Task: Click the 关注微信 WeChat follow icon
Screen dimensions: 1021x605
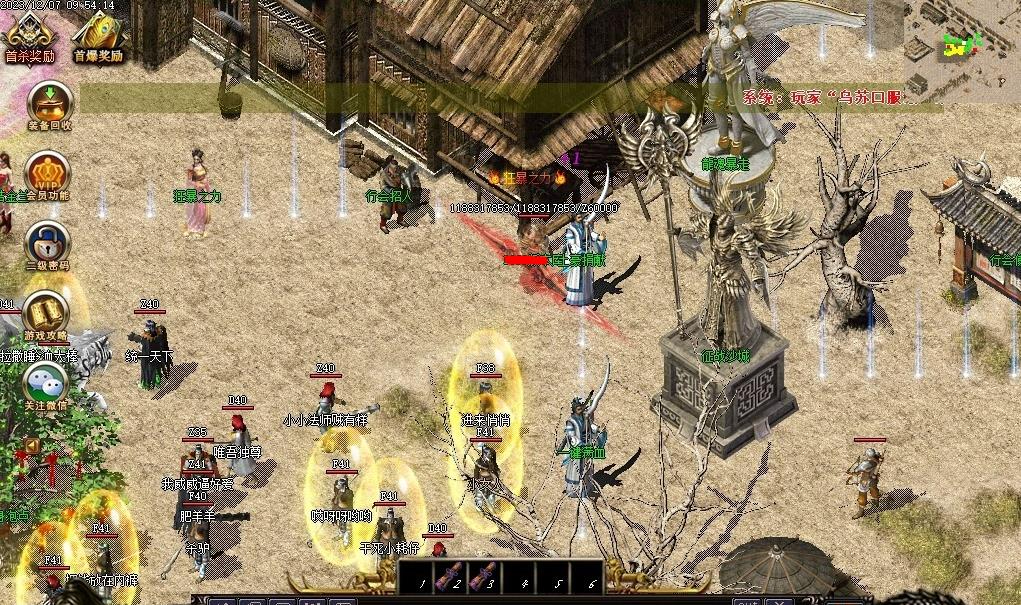Action: point(46,382)
